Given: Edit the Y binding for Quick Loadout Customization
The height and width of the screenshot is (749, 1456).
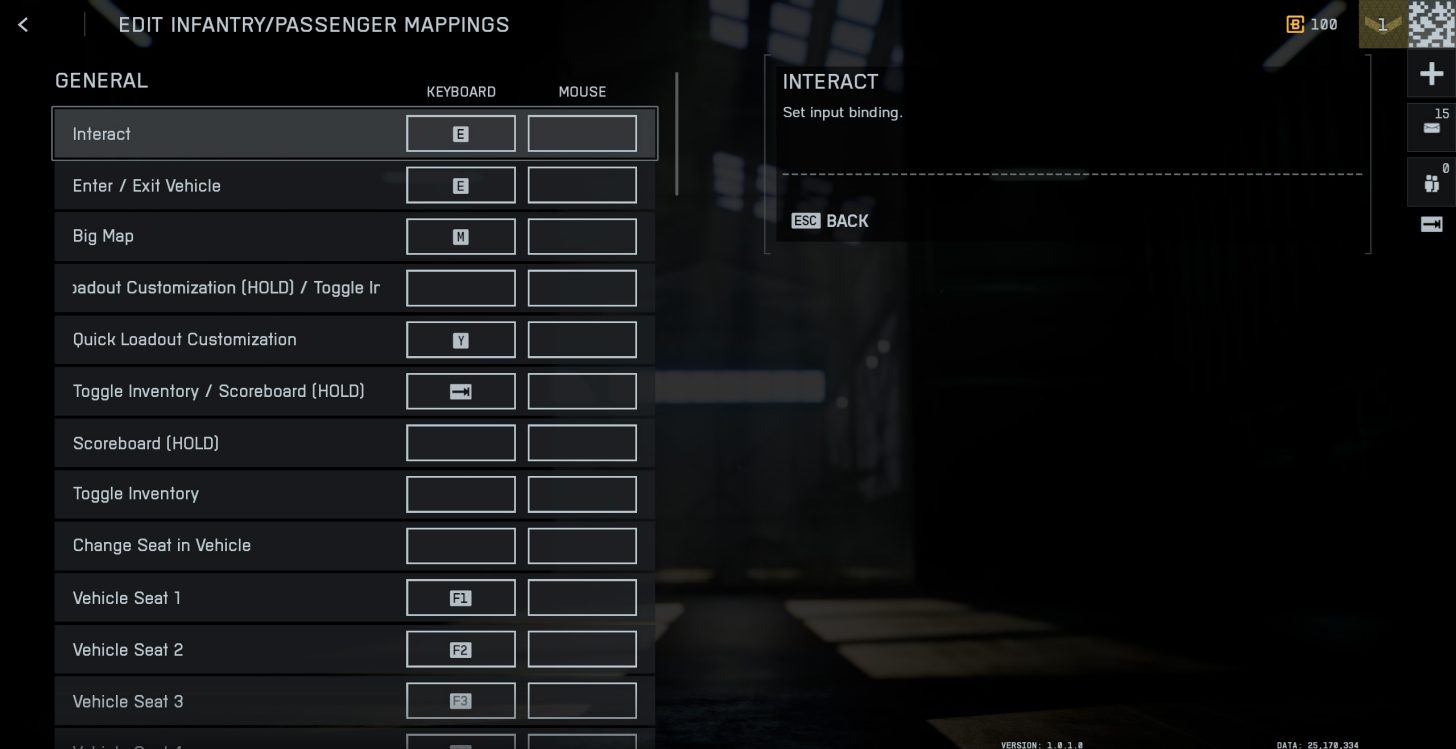Looking at the screenshot, I should point(460,339).
